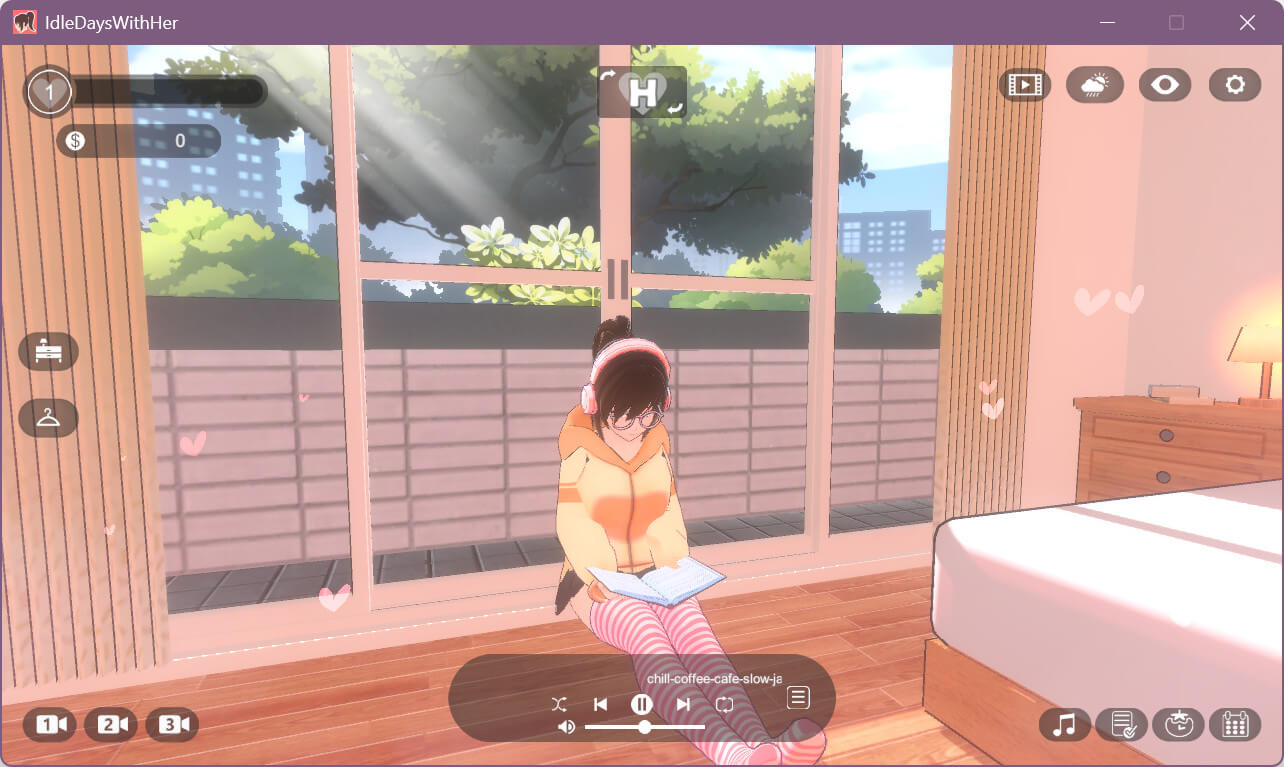Open the to-do checklist

(1122, 724)
